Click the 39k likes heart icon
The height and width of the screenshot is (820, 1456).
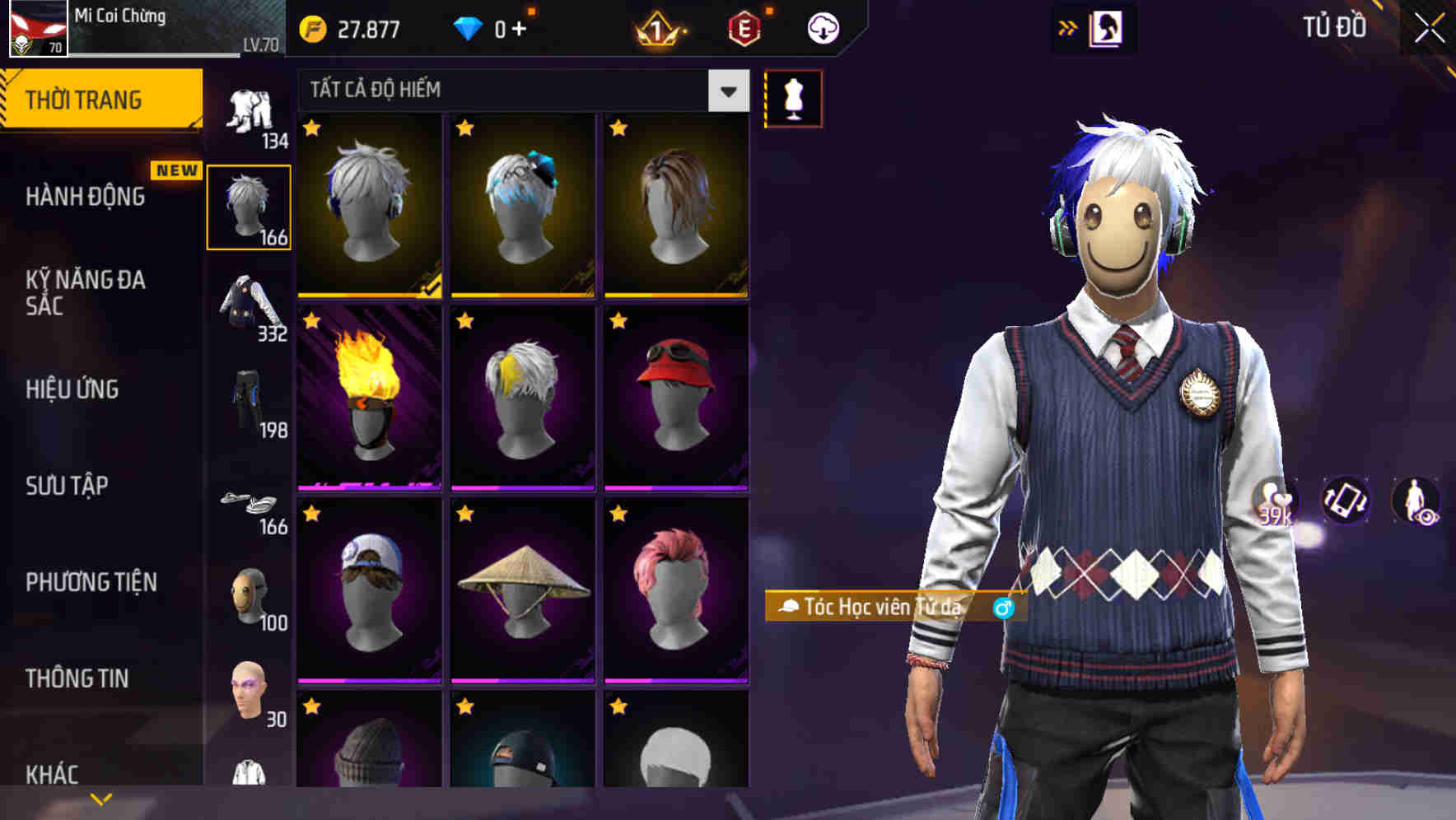pos(1274,501)
